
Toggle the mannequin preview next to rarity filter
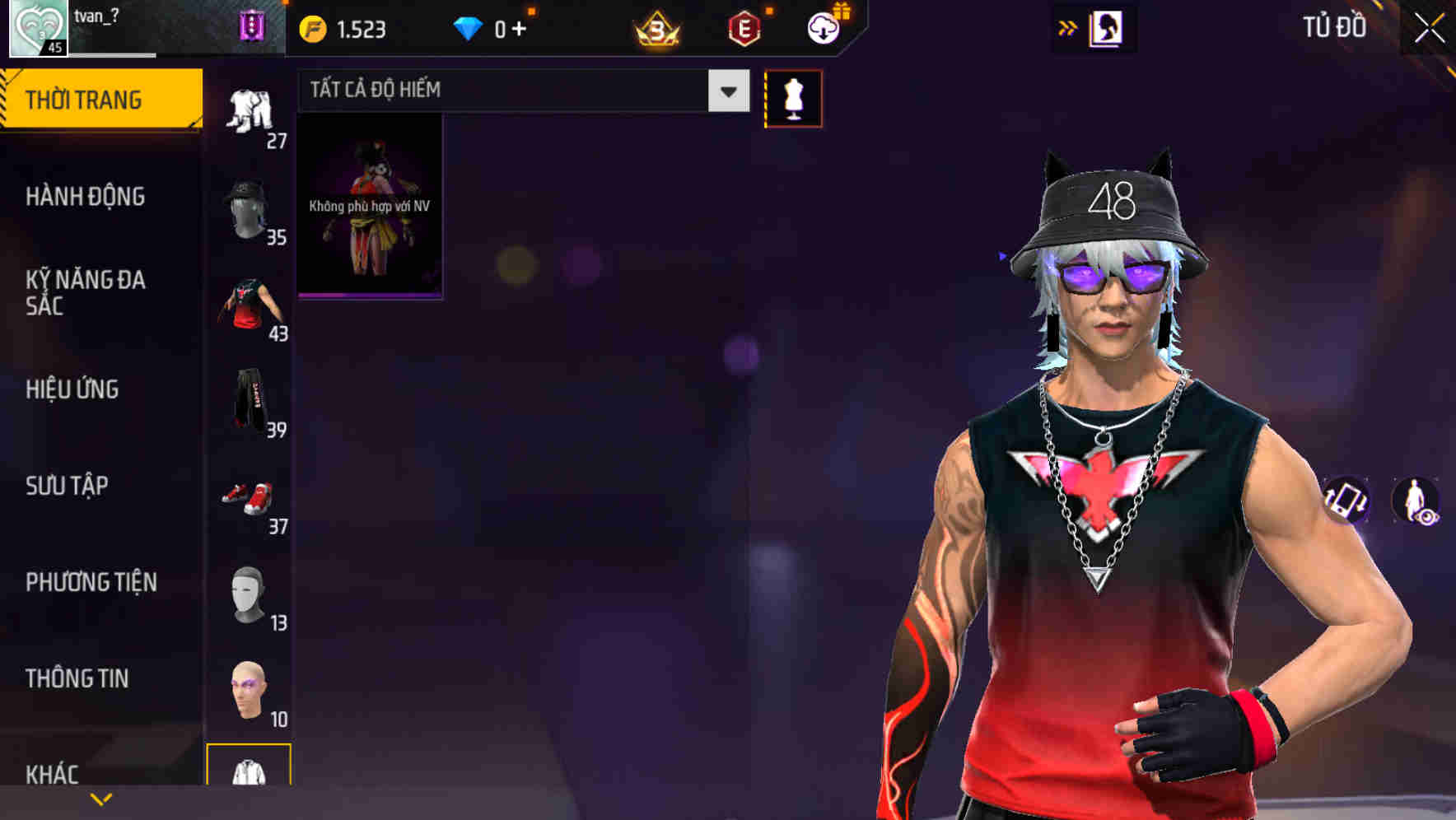pos(793,98)
